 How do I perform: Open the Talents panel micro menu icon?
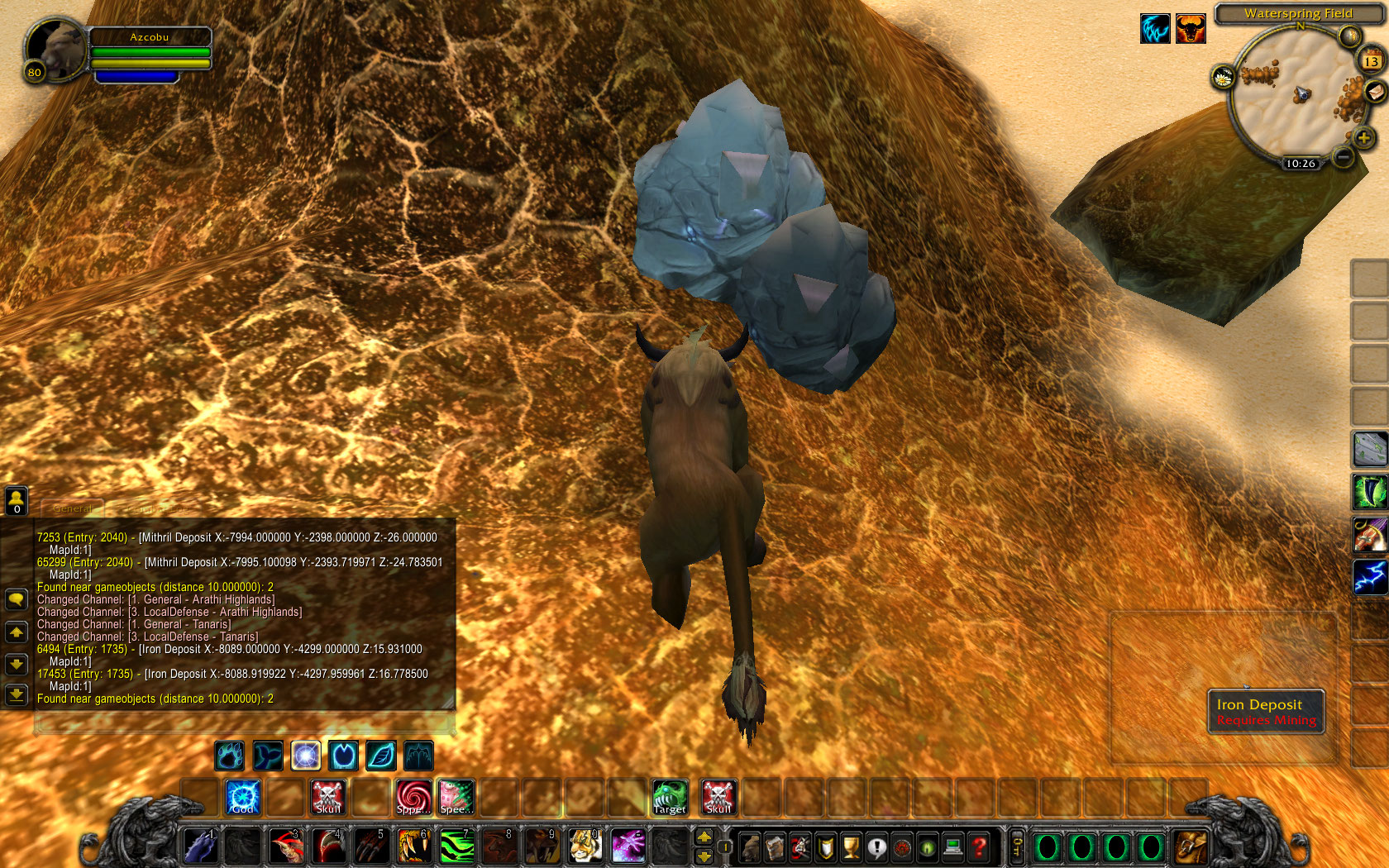coord(800,847)
